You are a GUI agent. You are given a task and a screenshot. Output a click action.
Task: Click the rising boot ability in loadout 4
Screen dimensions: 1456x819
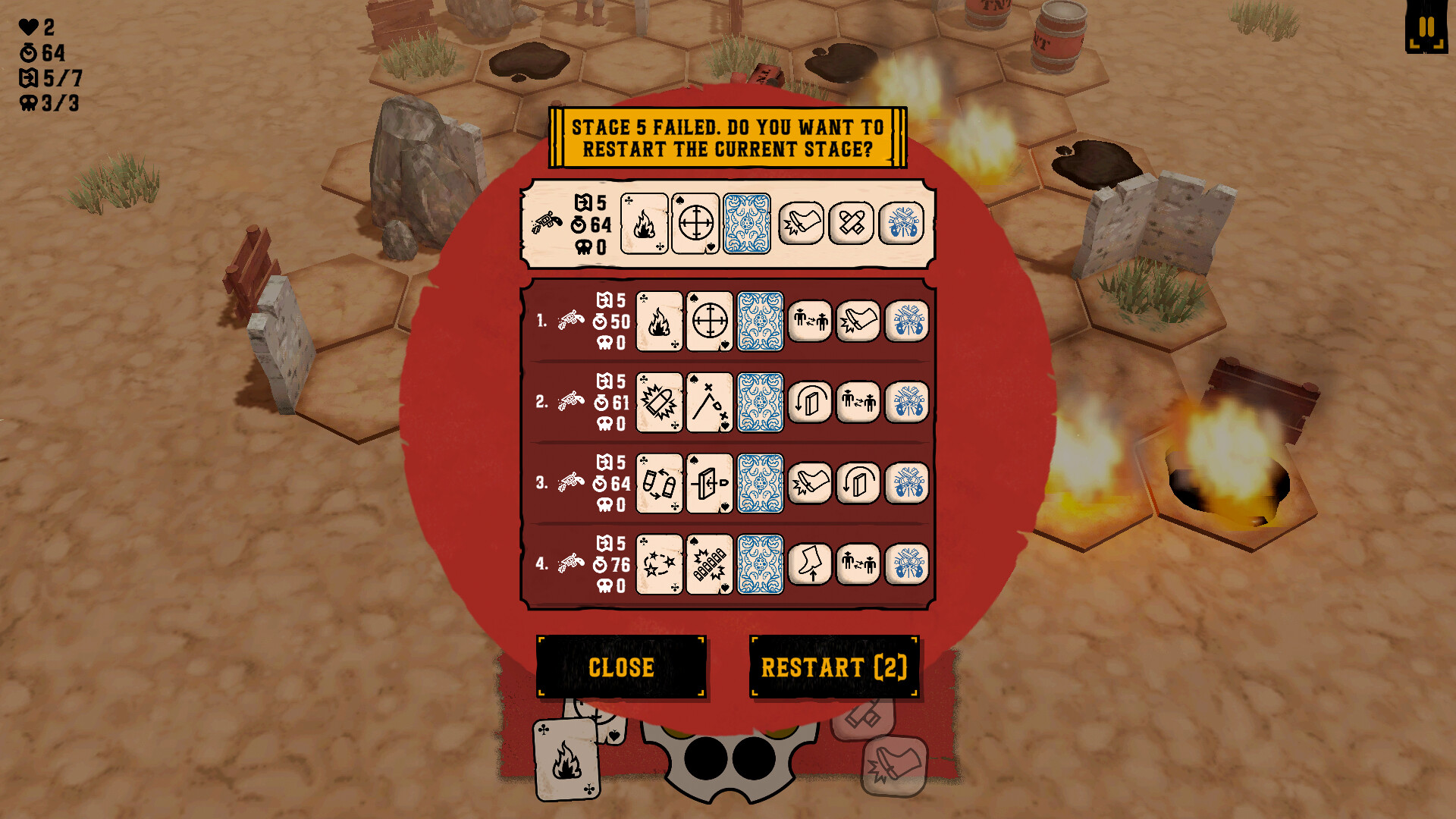(x=808, y=564)
